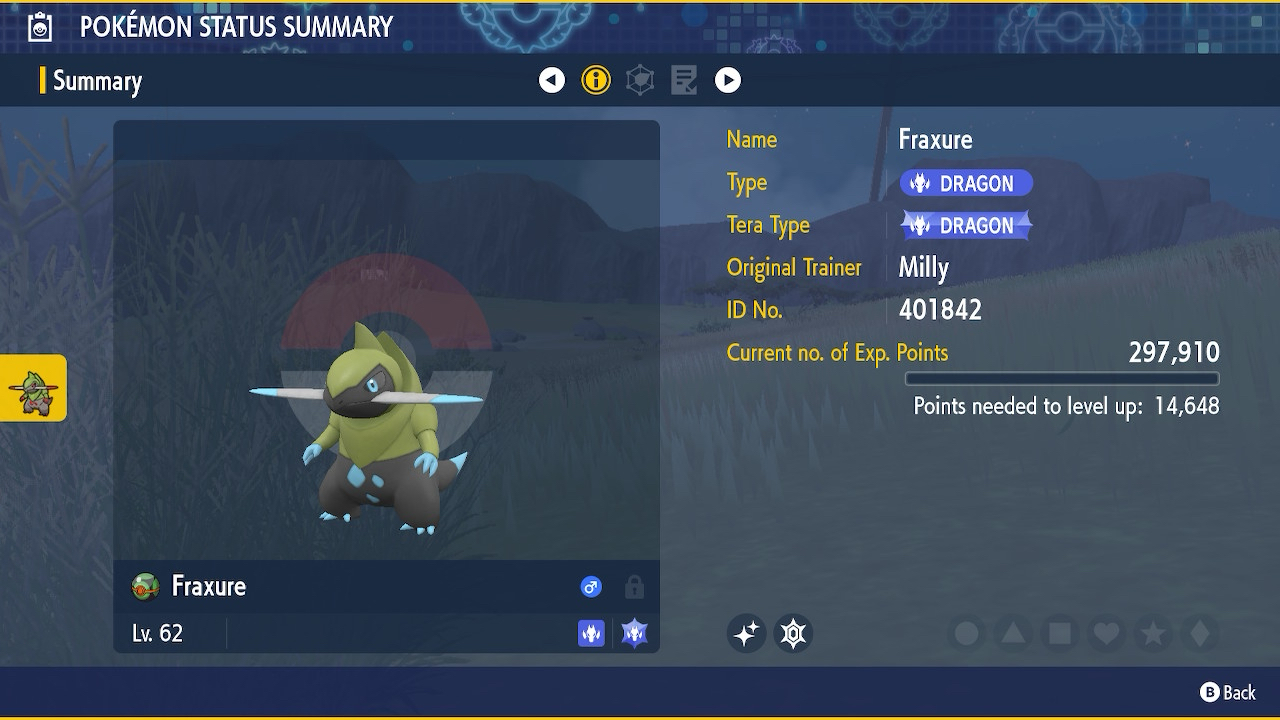Go to the next summary page arrow
The width and height of the screenshot is (1280, 720).
728,80
